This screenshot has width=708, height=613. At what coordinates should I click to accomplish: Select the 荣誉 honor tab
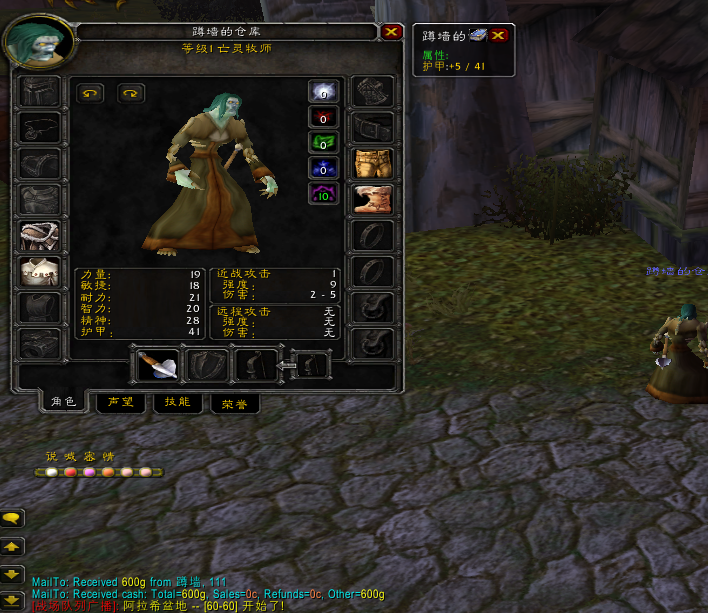click(x=237, y=403)
